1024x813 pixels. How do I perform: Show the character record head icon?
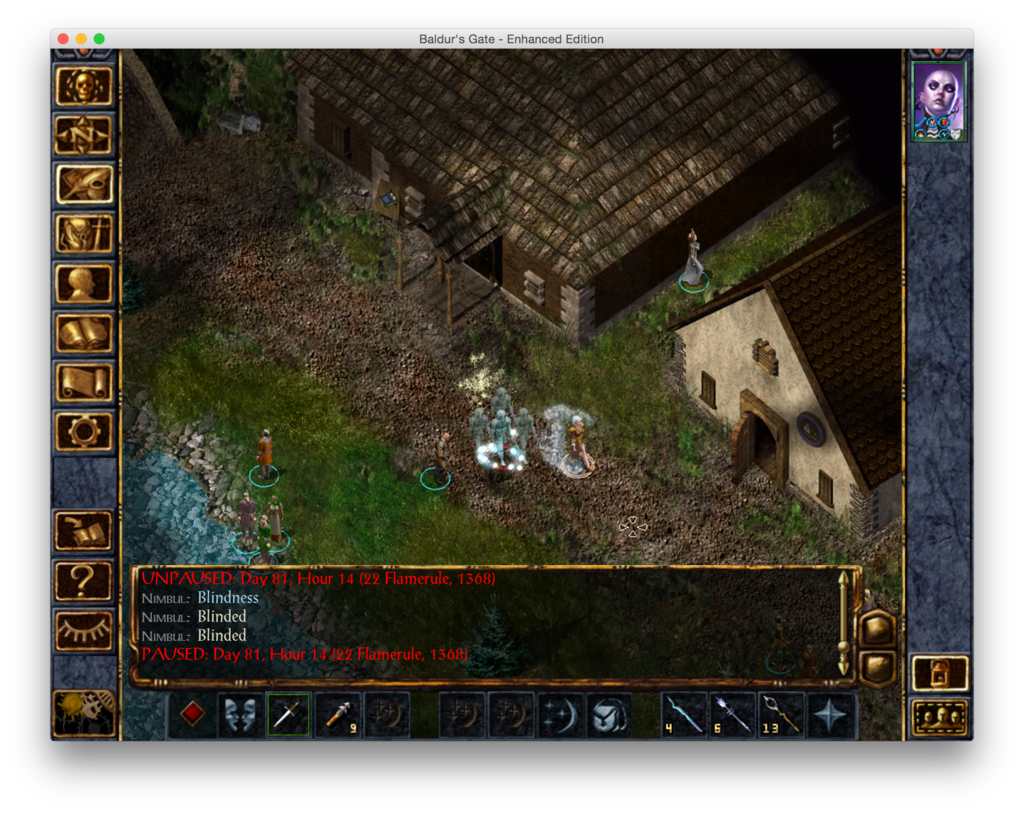pos(84,283)
